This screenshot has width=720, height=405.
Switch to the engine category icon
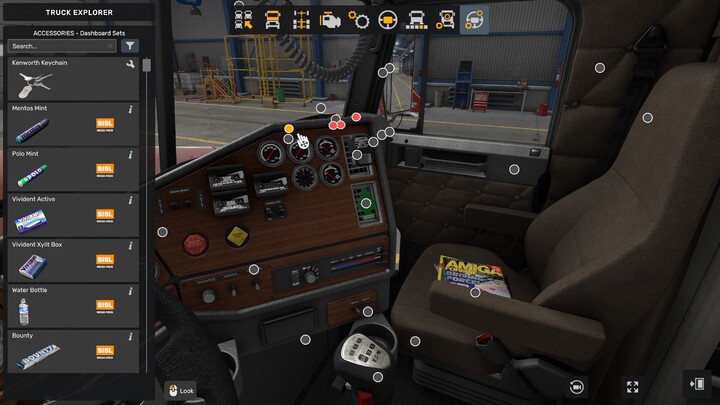point(330,20)
